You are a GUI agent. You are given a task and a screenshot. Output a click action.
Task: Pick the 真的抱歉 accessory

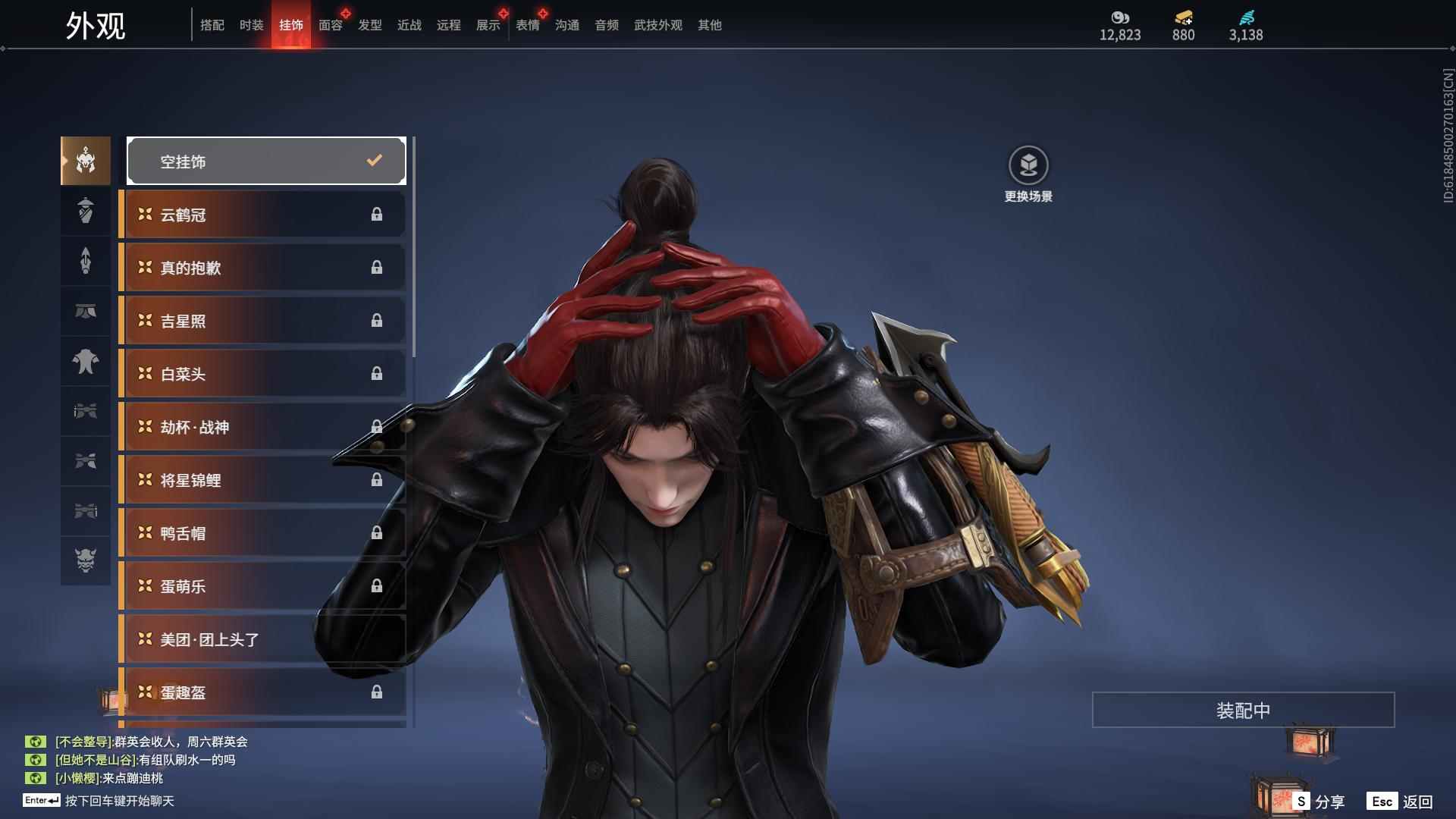point(262,268)
